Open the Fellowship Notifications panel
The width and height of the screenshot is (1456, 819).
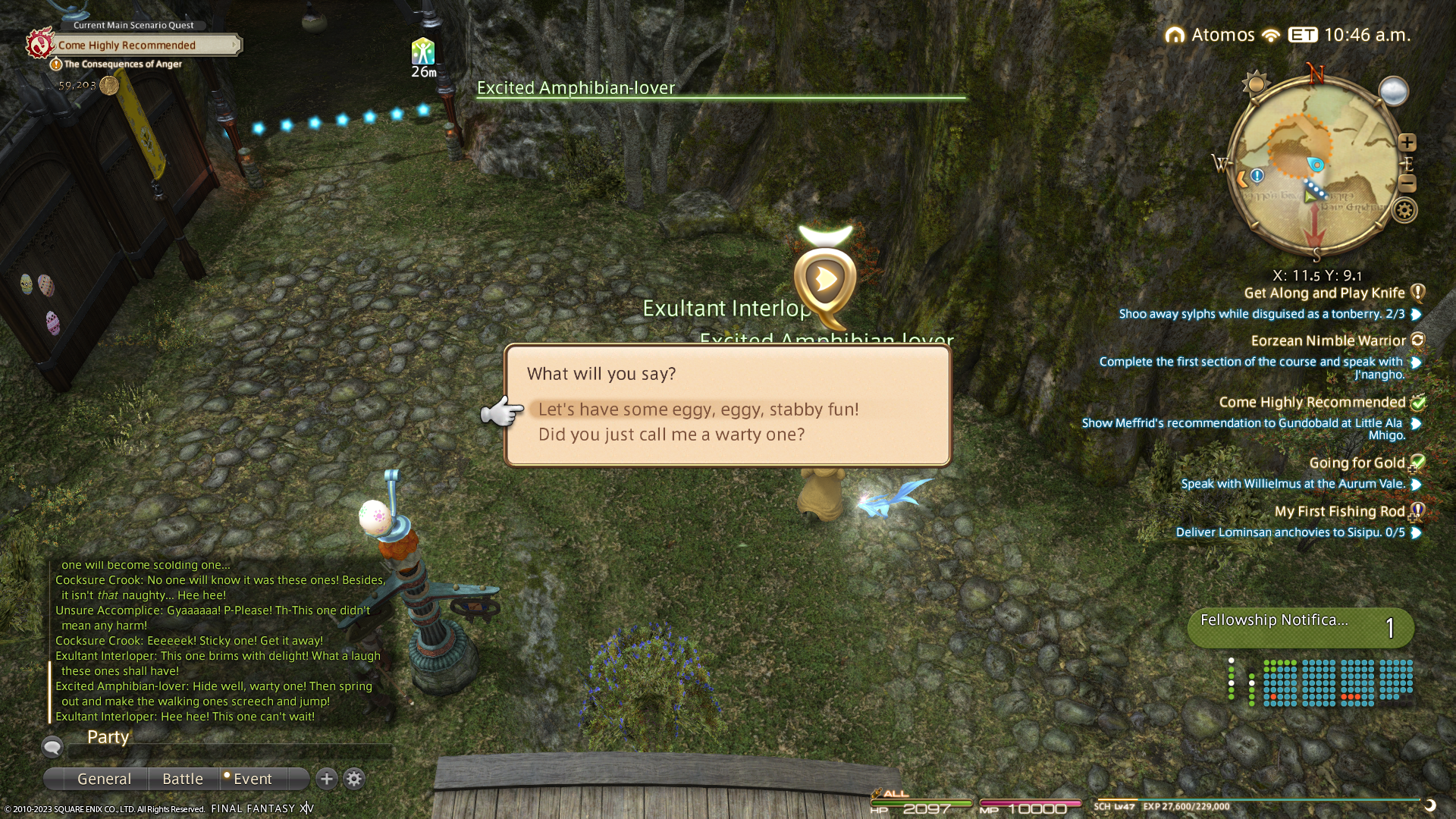(1300, 628)
